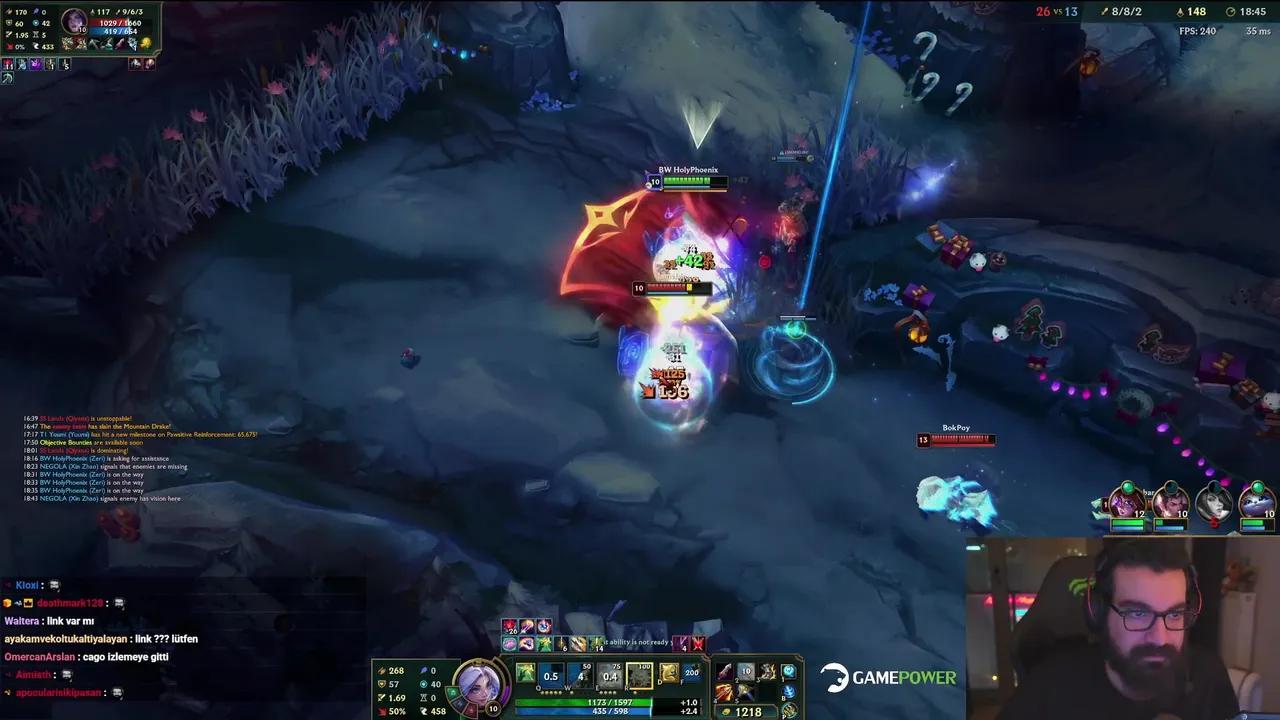The width and height of the screenshot is (1280, 720).
Task: Select Jinx's ultimate R ability icon
Action: coord(642,674)
